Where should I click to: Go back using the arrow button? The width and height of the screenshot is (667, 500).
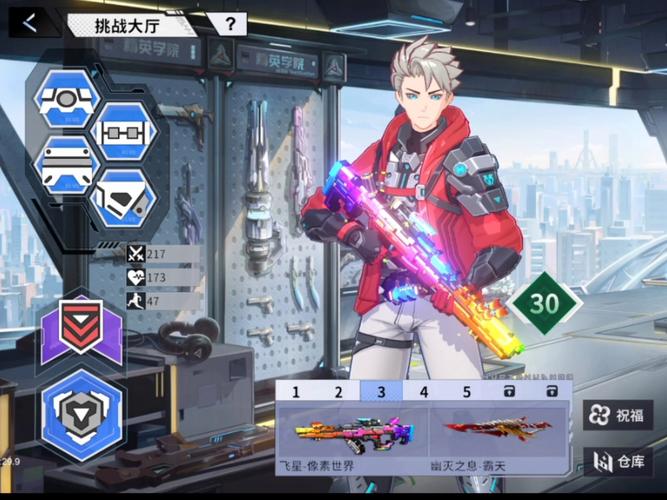(31, 23)
